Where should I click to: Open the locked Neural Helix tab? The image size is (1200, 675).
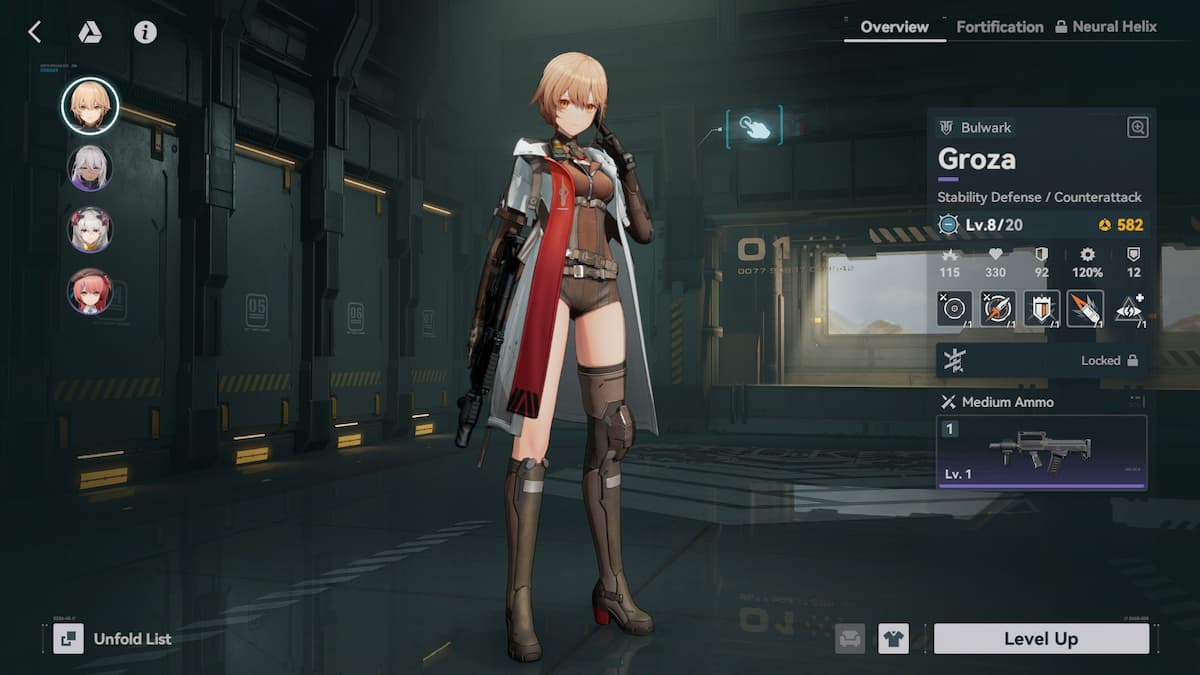pos(1105,27)
